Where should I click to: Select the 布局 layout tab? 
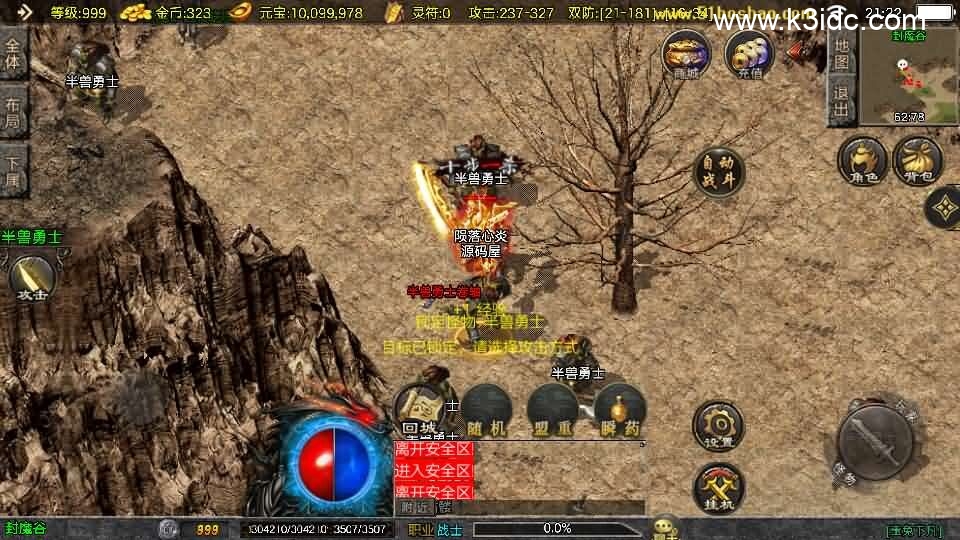[13, 113]
